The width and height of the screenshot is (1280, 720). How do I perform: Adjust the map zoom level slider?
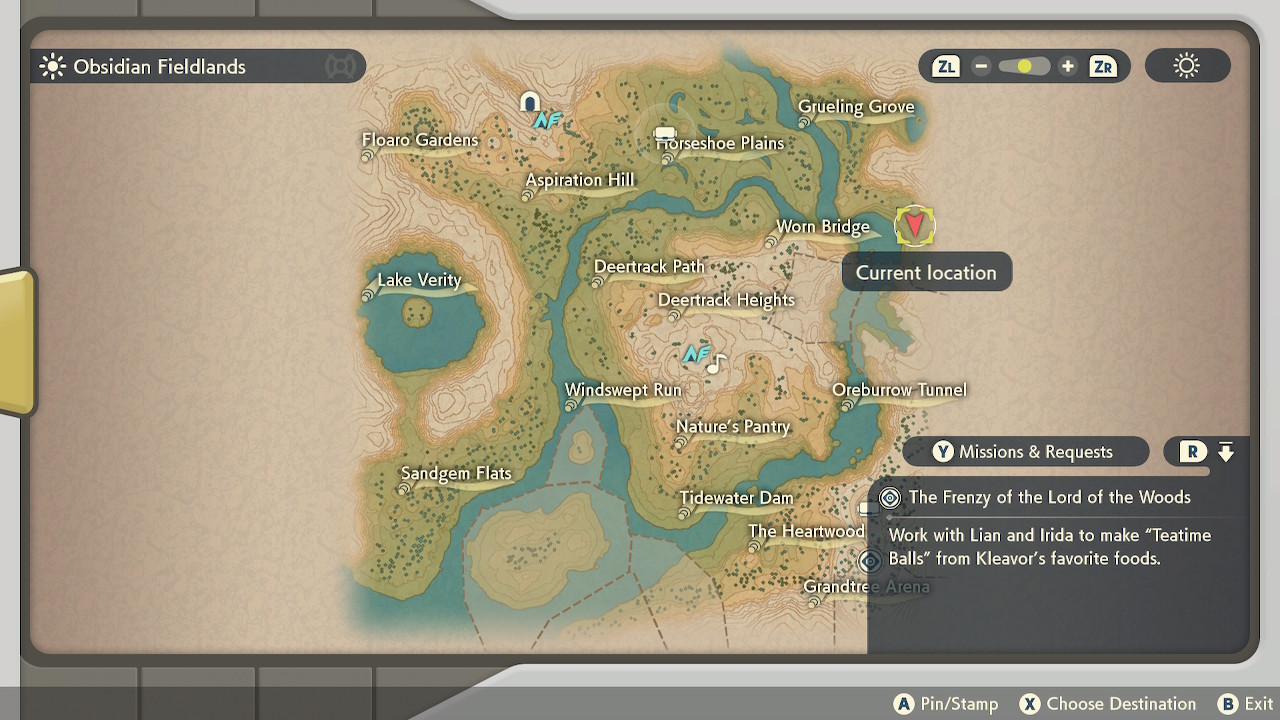[x=1023, y=65]
